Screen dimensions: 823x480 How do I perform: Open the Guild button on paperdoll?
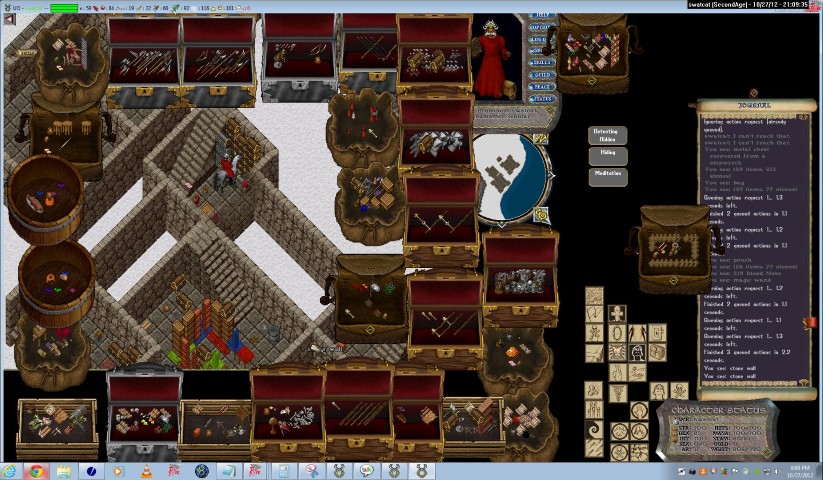pyautogui.click(x=542, y=74)
